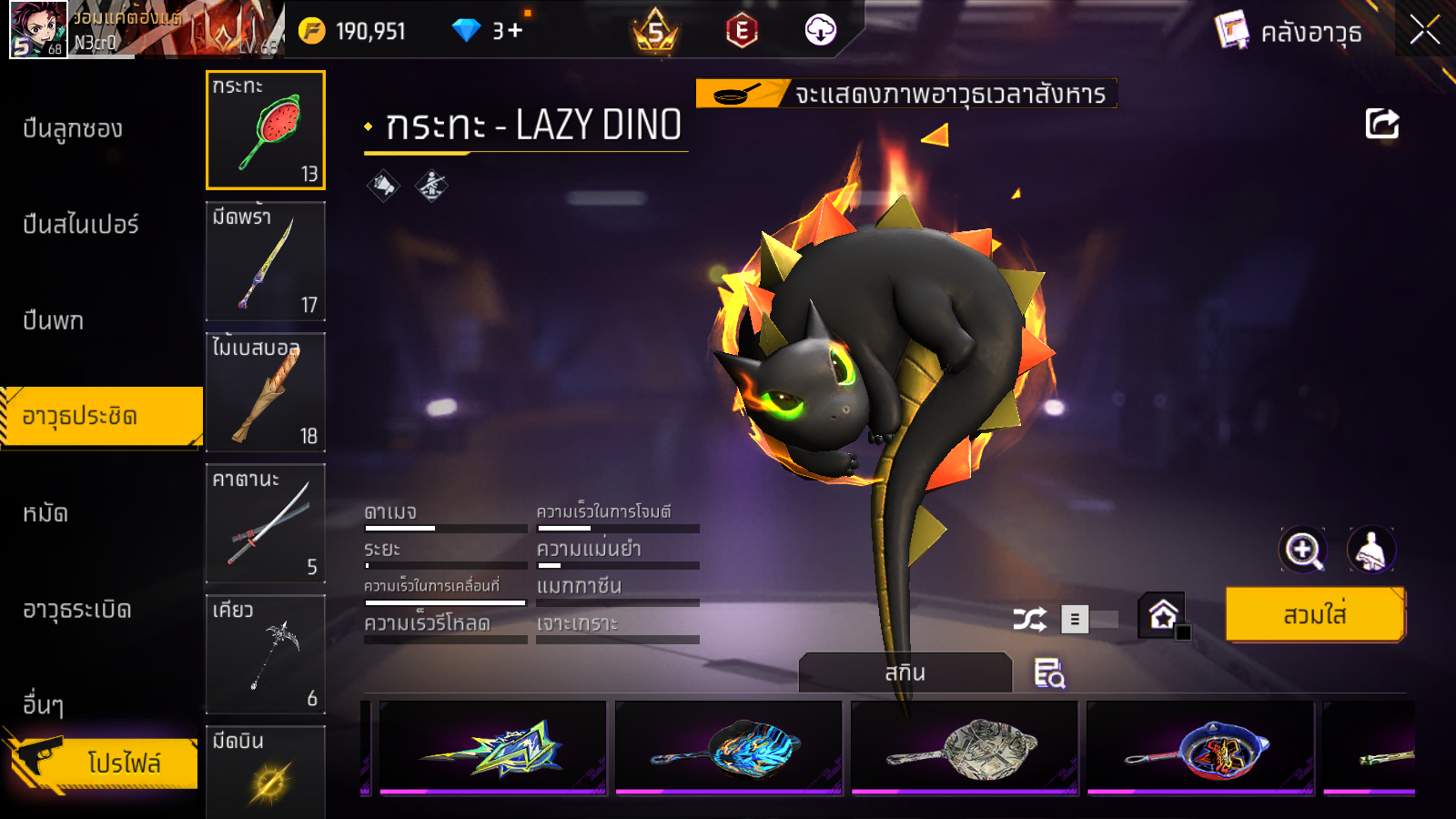Open the สกิน skin tab
The width and height of the screenshot is (1456, 819).
[905, 673]
